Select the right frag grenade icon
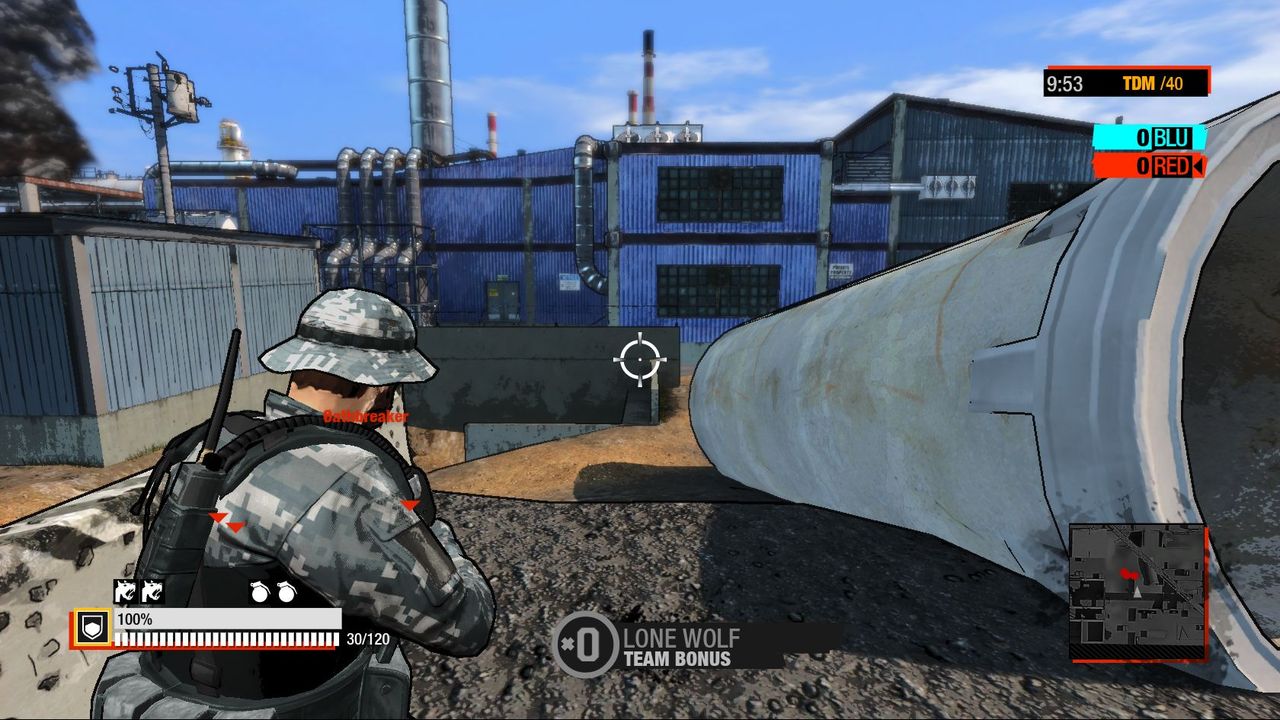The height and width of the screenshot is (720, 1280). pyautogui.click(x=285, y=592)
